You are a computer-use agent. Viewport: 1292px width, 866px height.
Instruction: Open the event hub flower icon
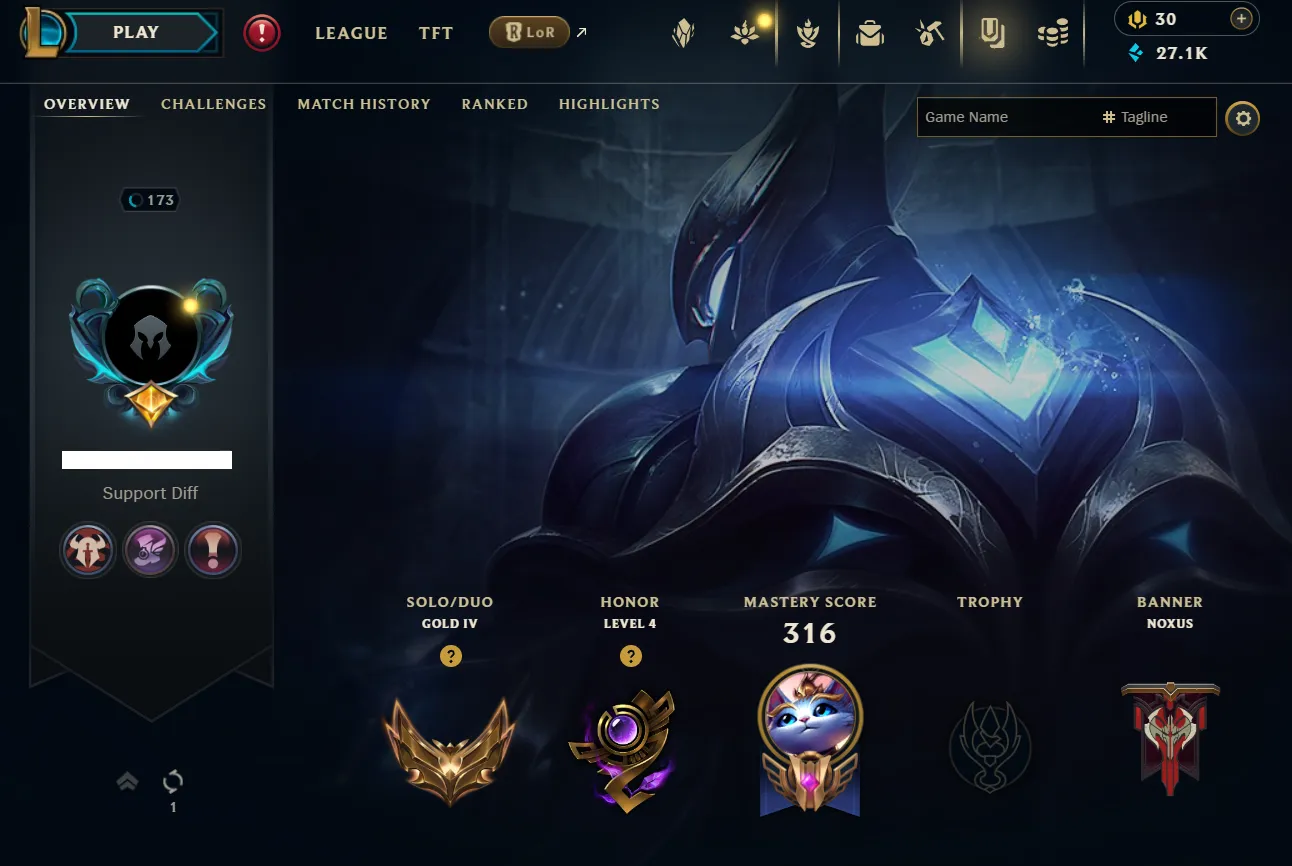[744, 33]
